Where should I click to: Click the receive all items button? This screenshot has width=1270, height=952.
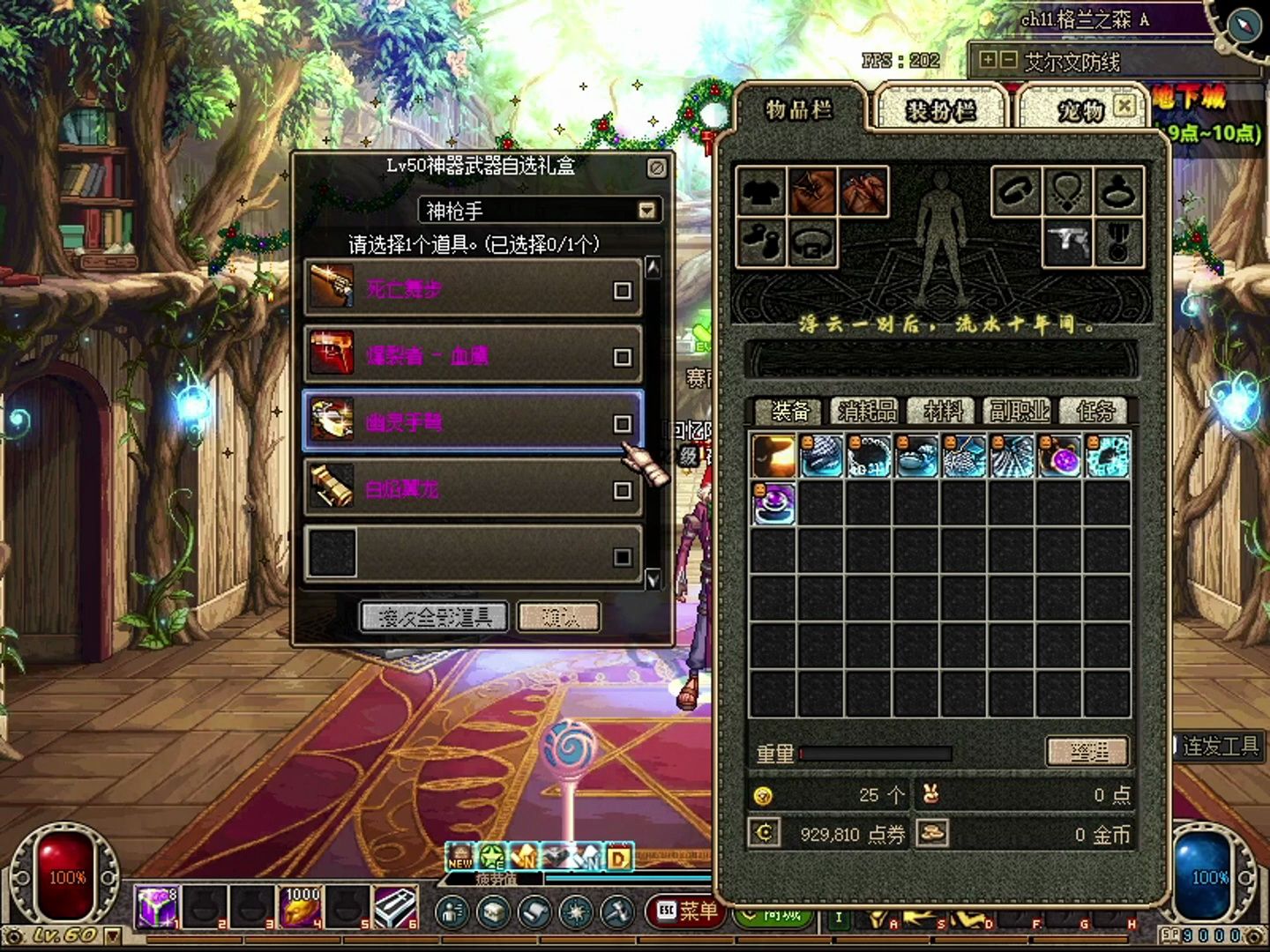click(434, 617)
